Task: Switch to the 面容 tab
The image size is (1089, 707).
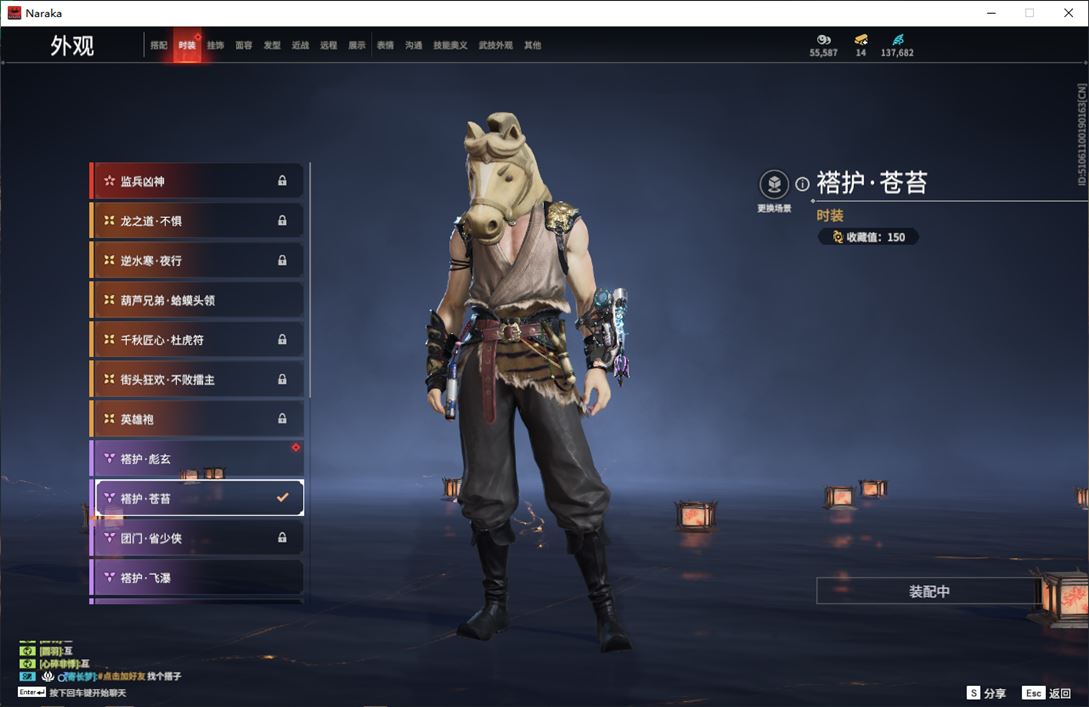Action: pyautogui.click(x=244, y=46)
